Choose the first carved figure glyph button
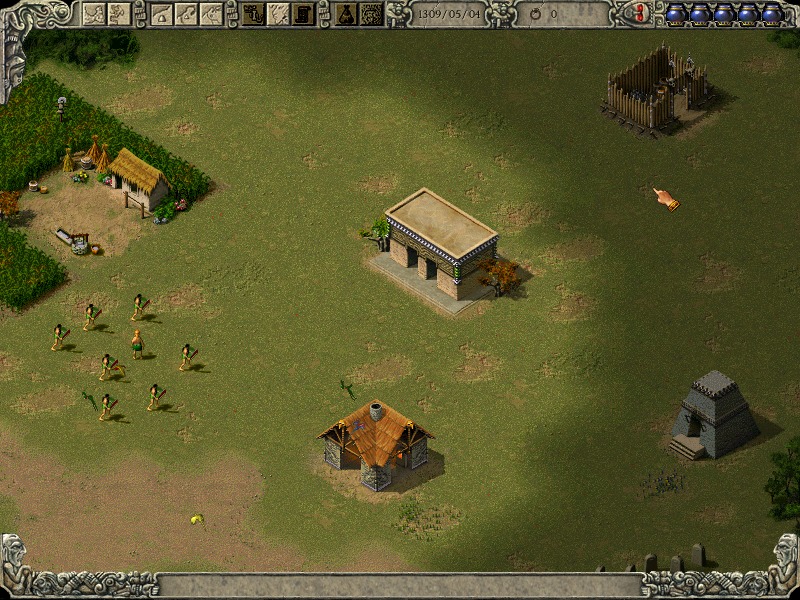The height and width of the screenshot is (600, 800). coord(94,13)
